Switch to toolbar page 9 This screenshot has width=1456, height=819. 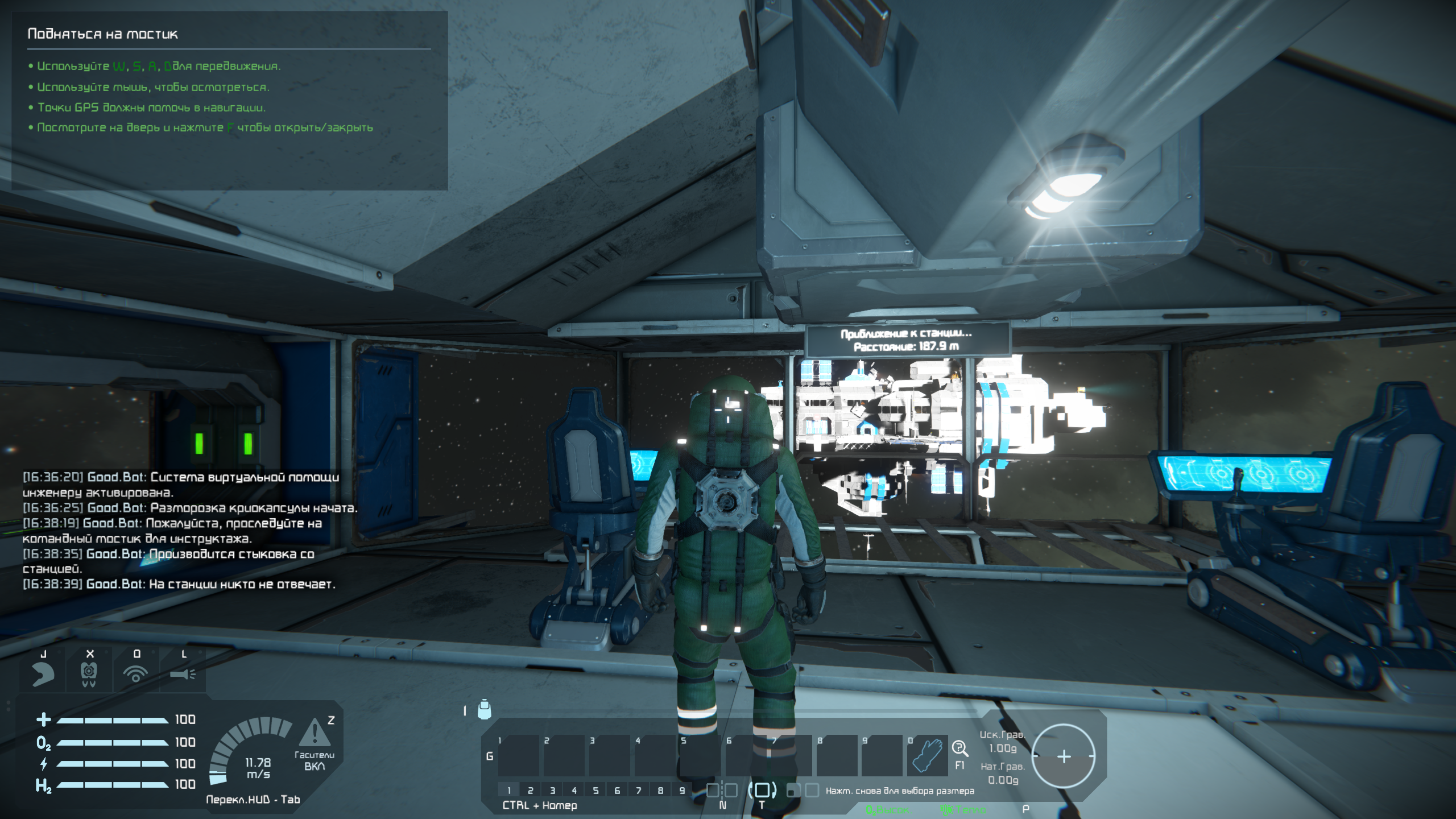click(x=682, y=791)
